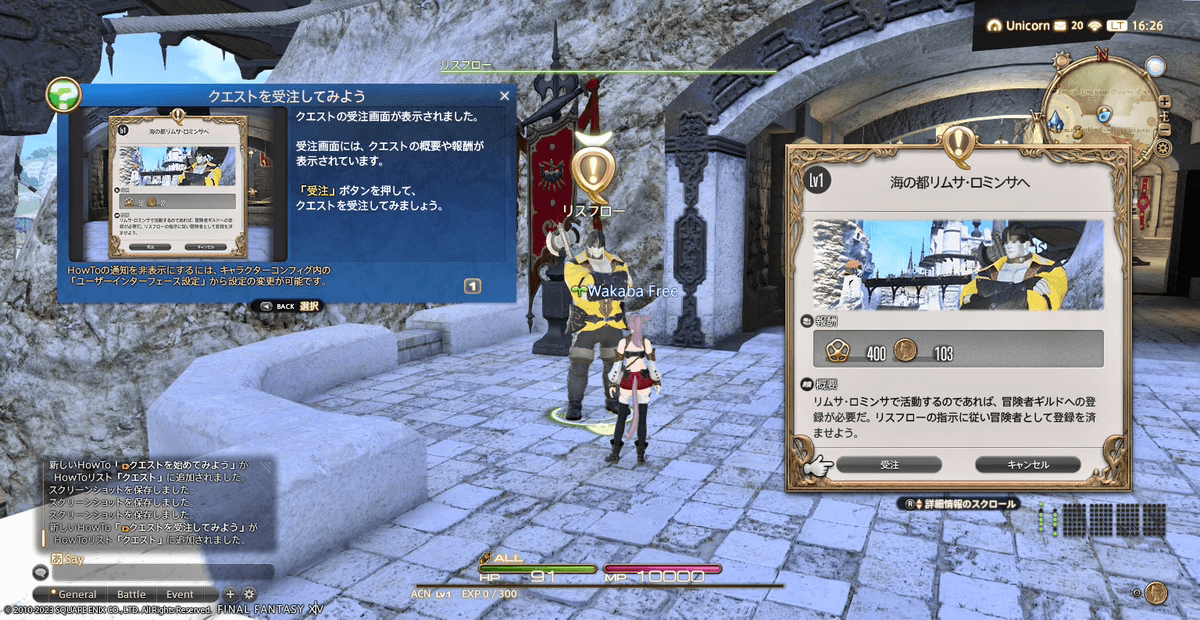Click the speech bubble chat mode icon
The image size is (1200, 620).
pos(41,573)
